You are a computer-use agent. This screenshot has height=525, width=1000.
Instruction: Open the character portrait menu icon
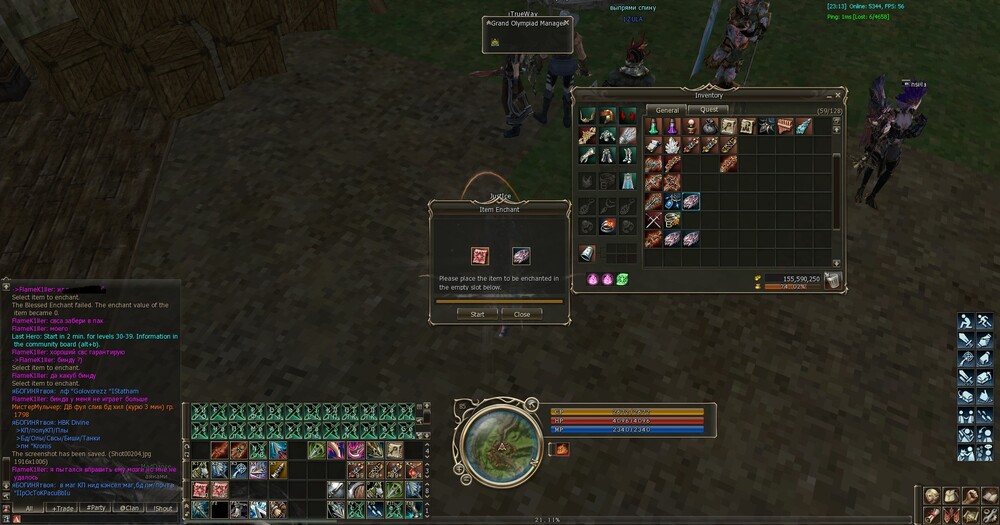(x=930, y=496)
